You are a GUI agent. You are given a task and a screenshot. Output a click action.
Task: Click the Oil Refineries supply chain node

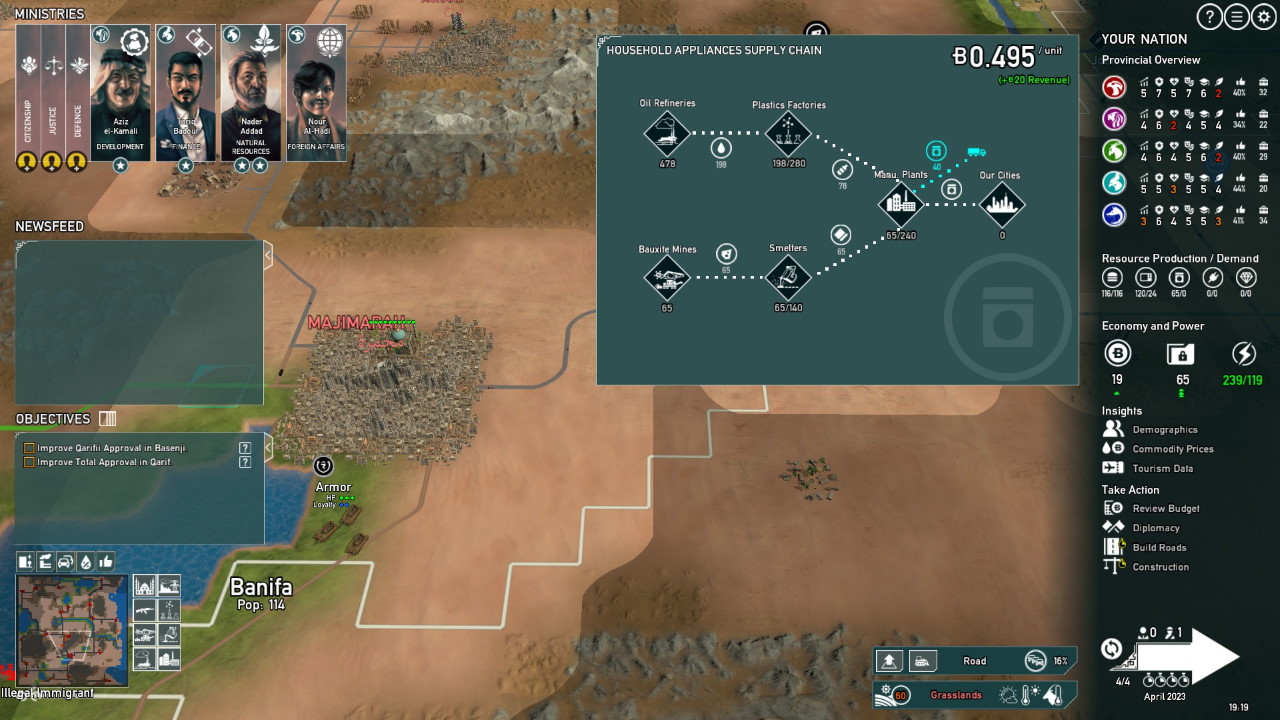click(667, 133)
